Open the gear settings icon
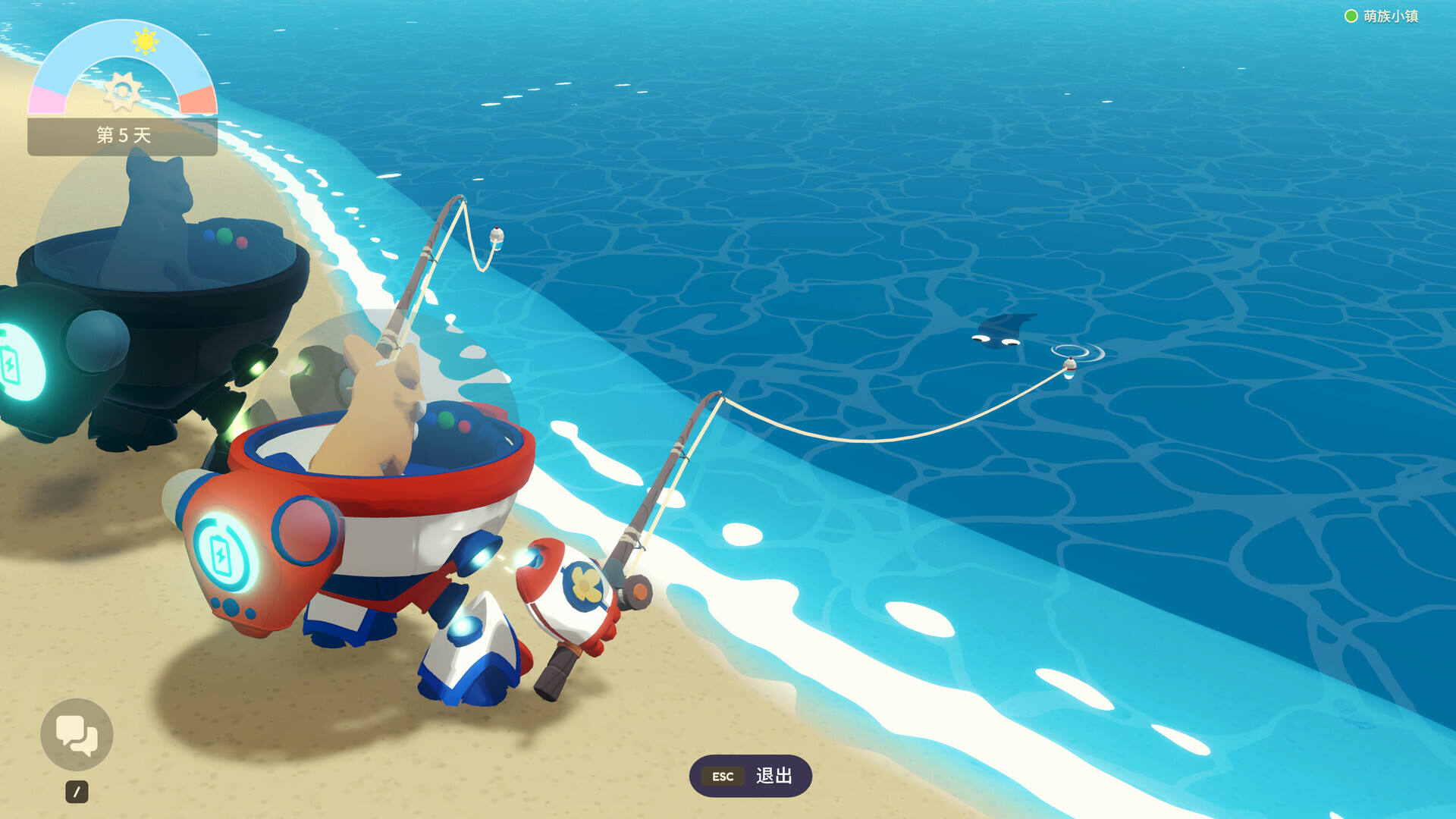The width and height of the screenshot is (1456, 819). (122, 91)
